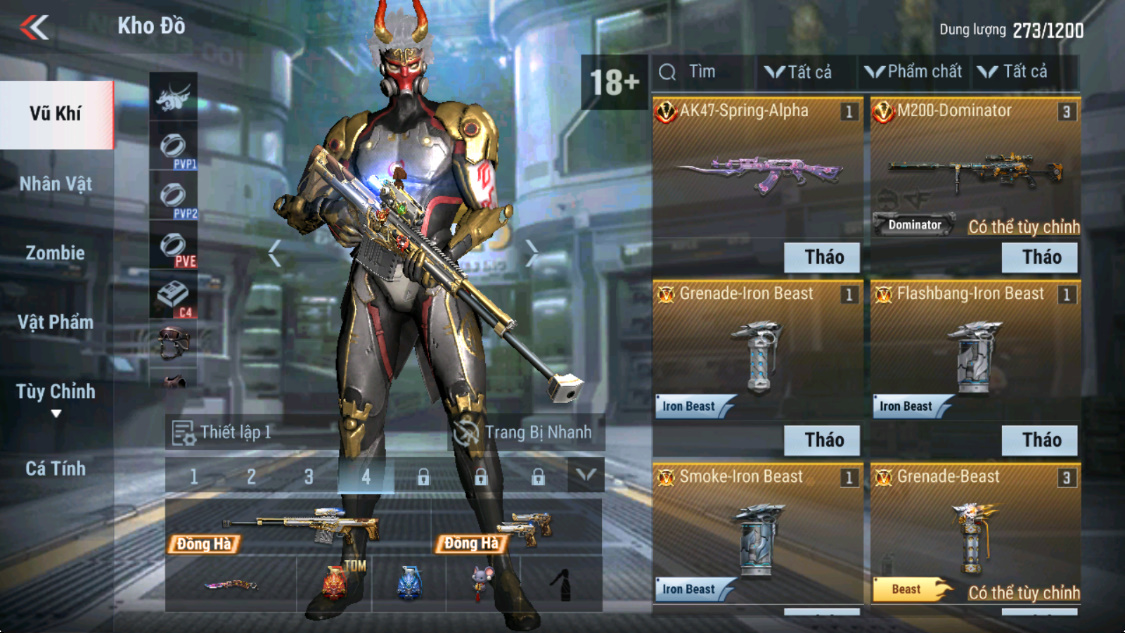Open the Tùy Chỉnh section

pyautogui.click(x=55, y=392)
